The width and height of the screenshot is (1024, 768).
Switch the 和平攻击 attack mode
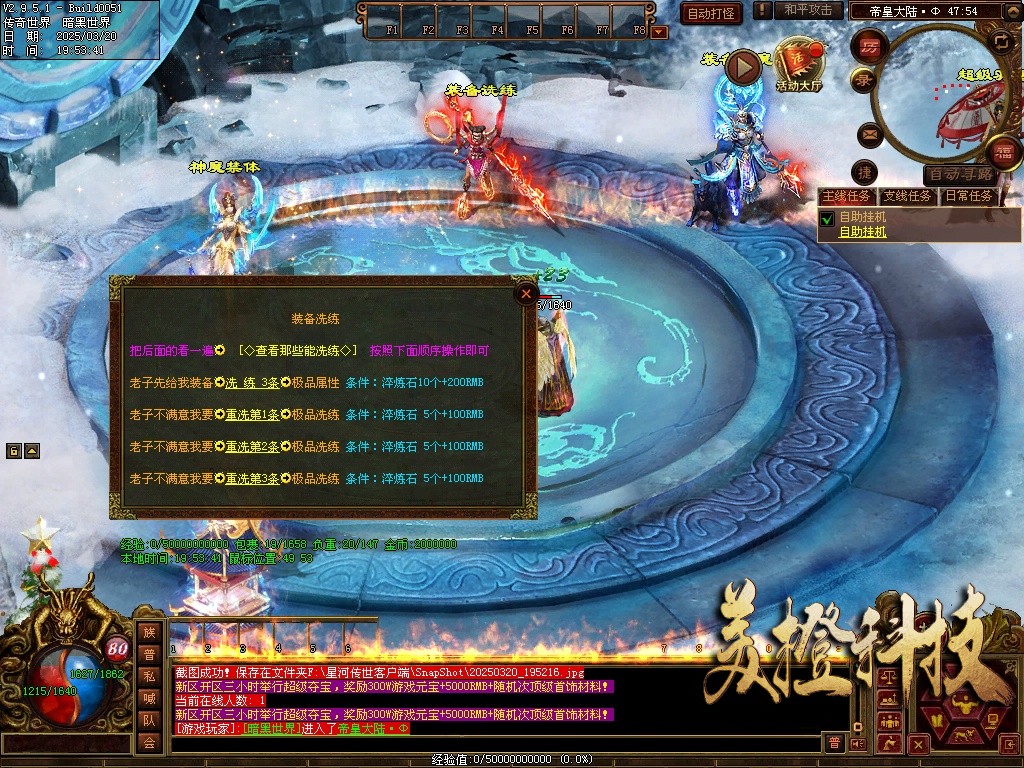pos(806,10)
